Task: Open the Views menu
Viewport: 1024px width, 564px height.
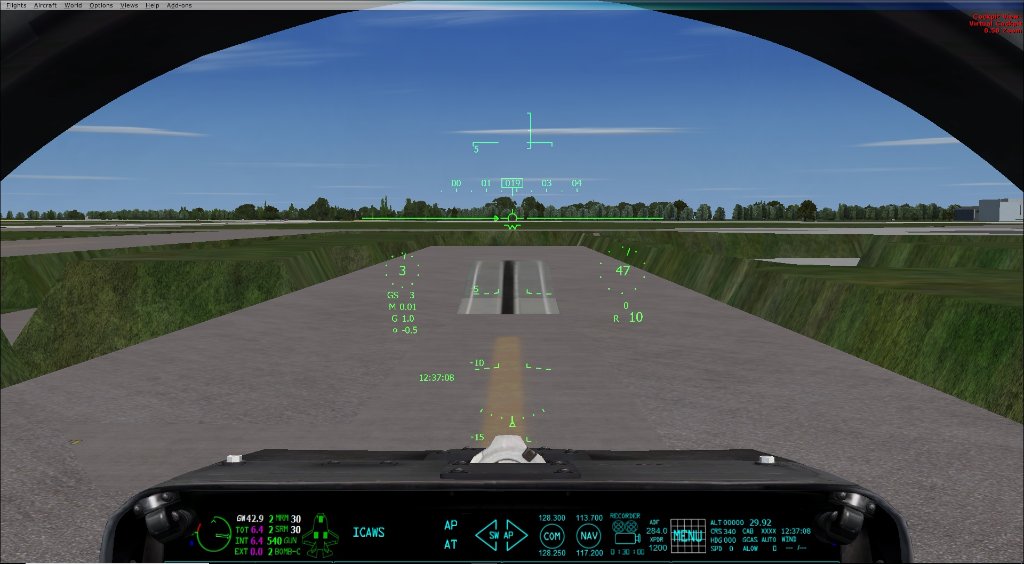Action: (130, 5)
